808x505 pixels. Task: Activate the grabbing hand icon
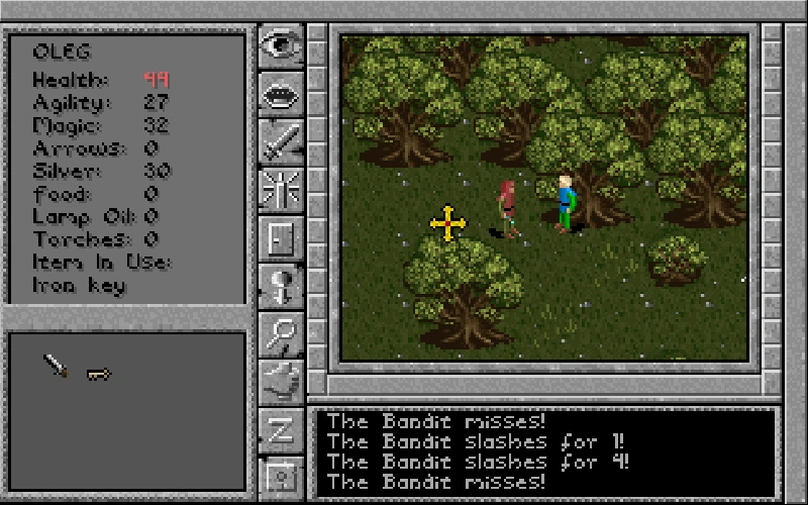pyautogui.click(x=281, y=382)
